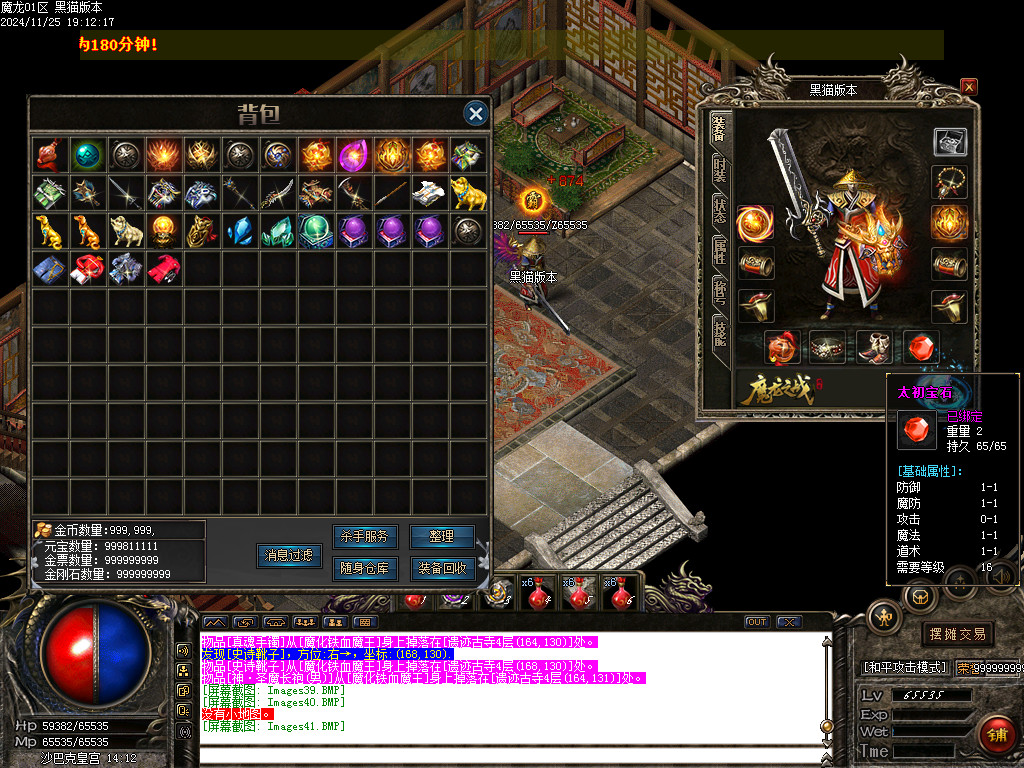Open the round red 铺 shop button
1024x768 pixels.
pyautogui.click(x=995, y=734)
